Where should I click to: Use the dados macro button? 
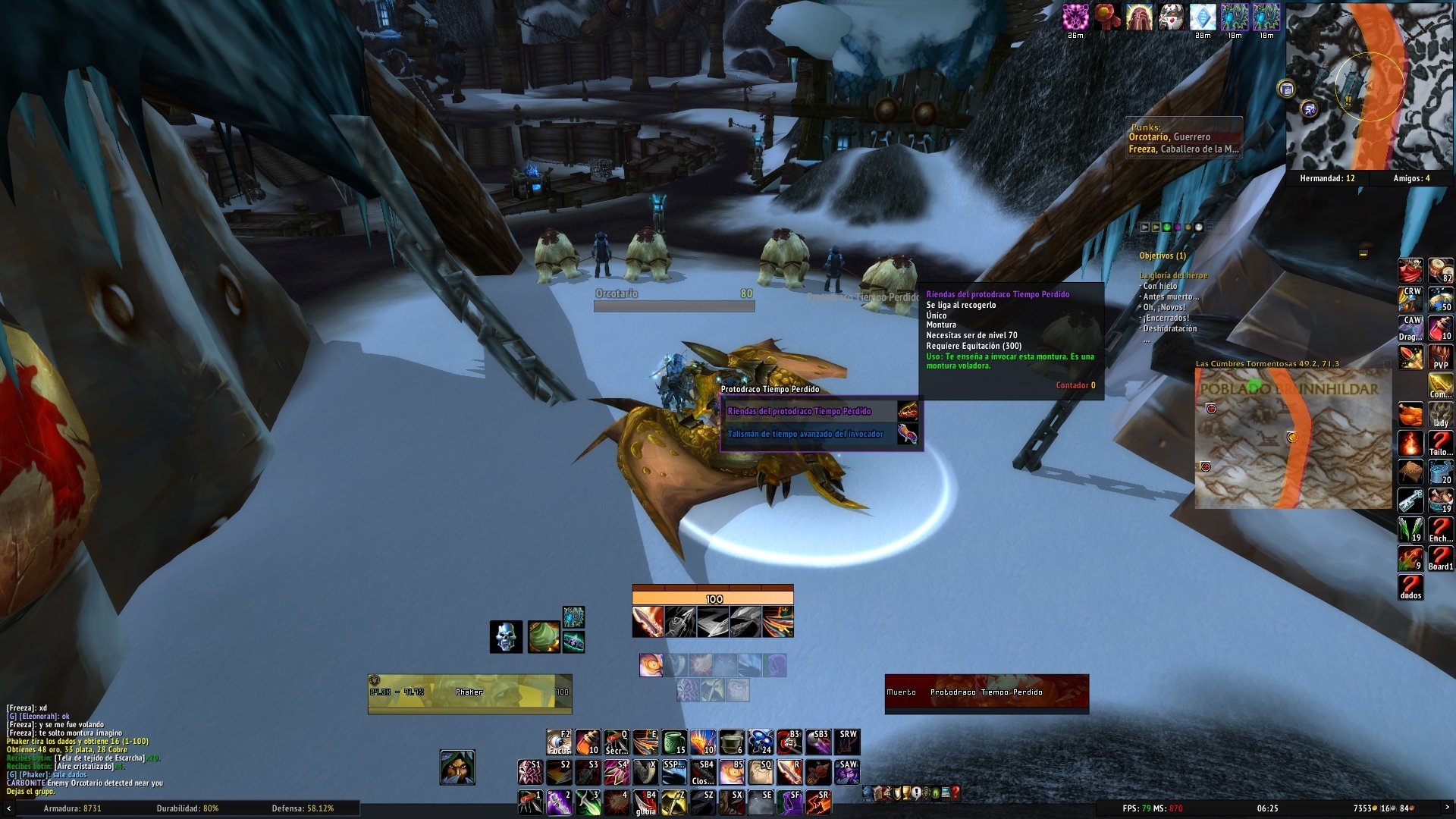1410,587
